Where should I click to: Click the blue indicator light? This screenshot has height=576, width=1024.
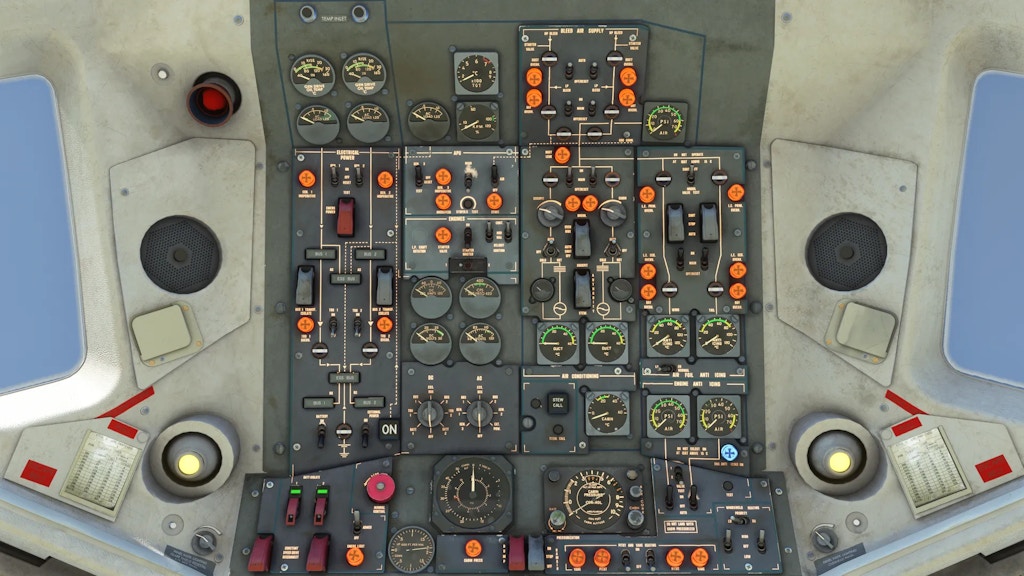pos(730,452)
